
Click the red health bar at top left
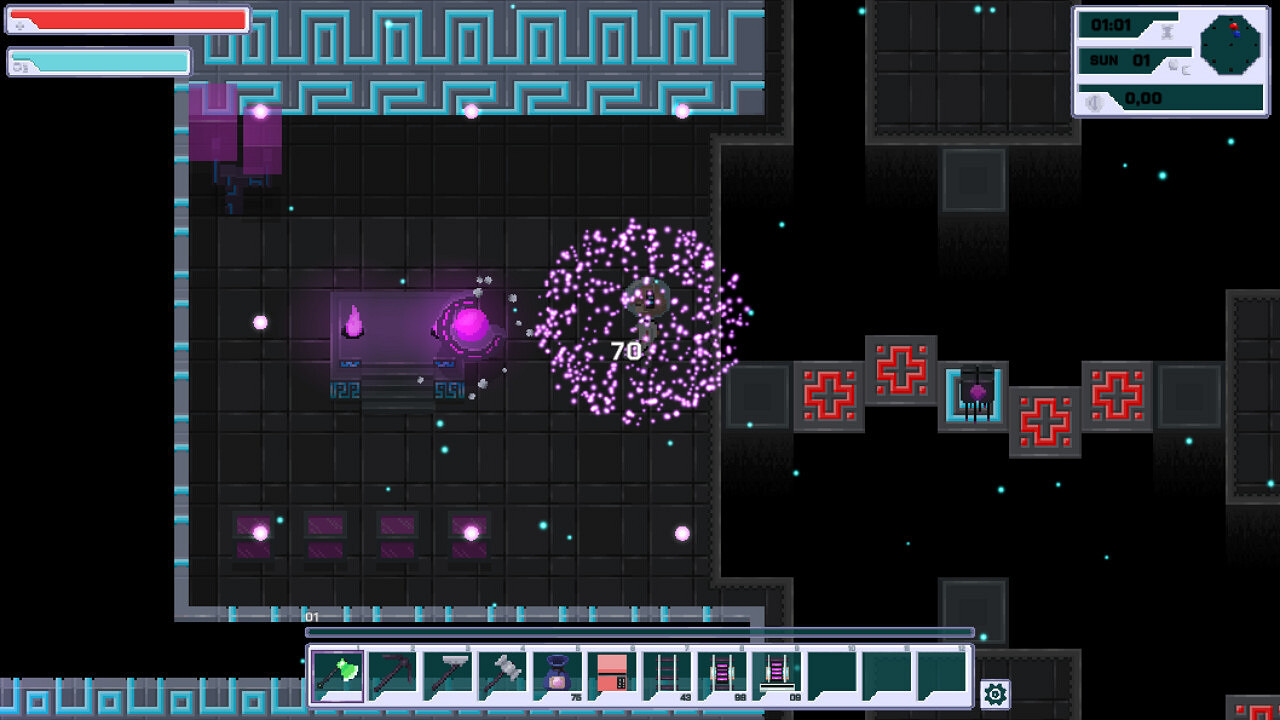[130, 18]
